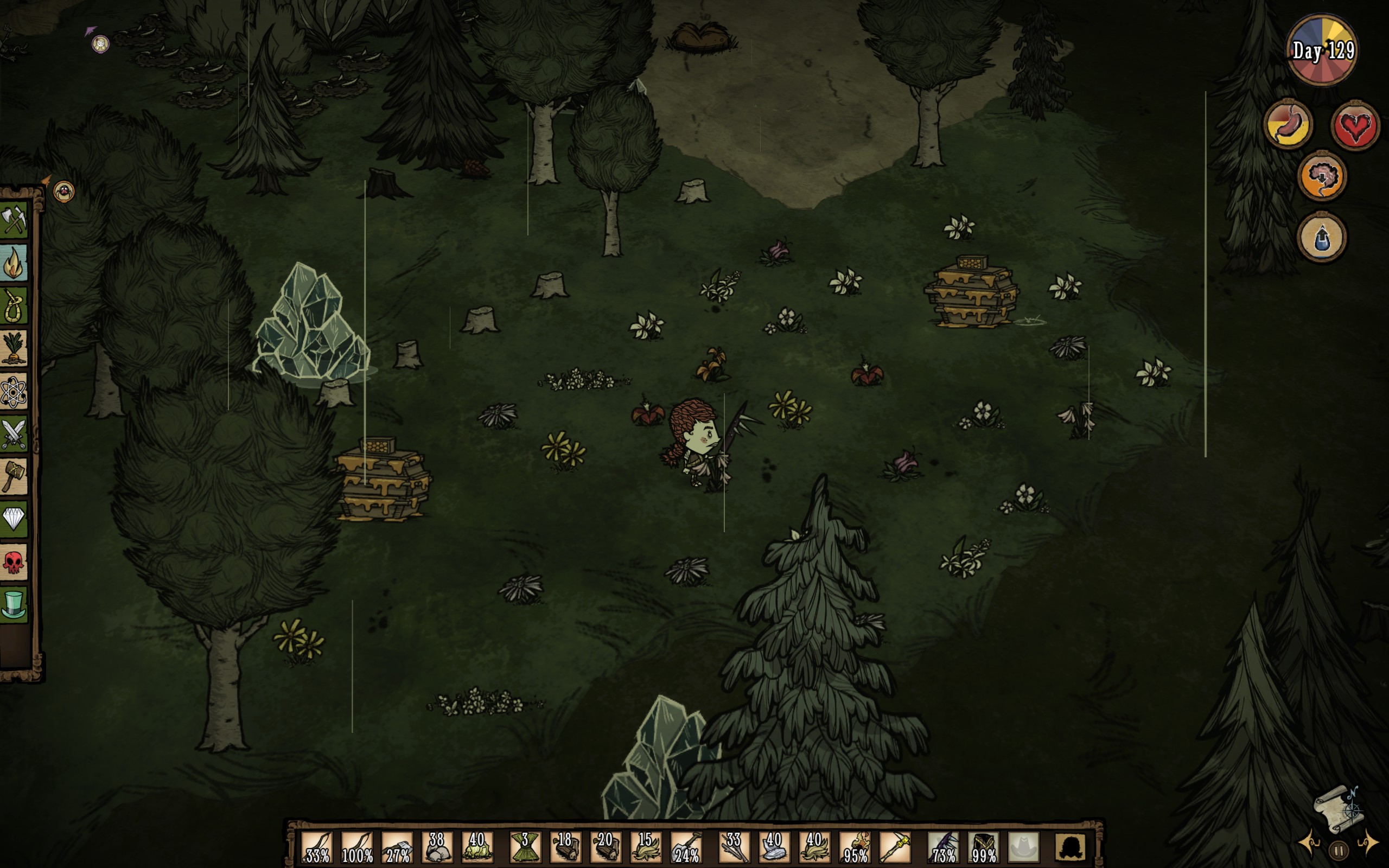
Task: Switch to the Survival rope-trap tab
Action: (x=14, y=305)
